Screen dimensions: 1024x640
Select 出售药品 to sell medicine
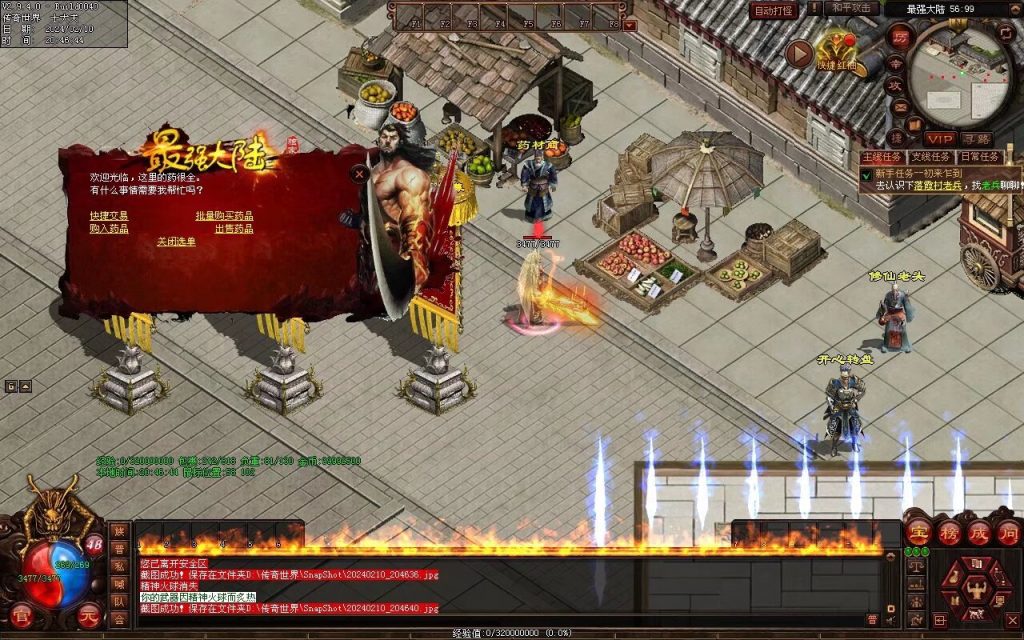click(x=233, y=228)
